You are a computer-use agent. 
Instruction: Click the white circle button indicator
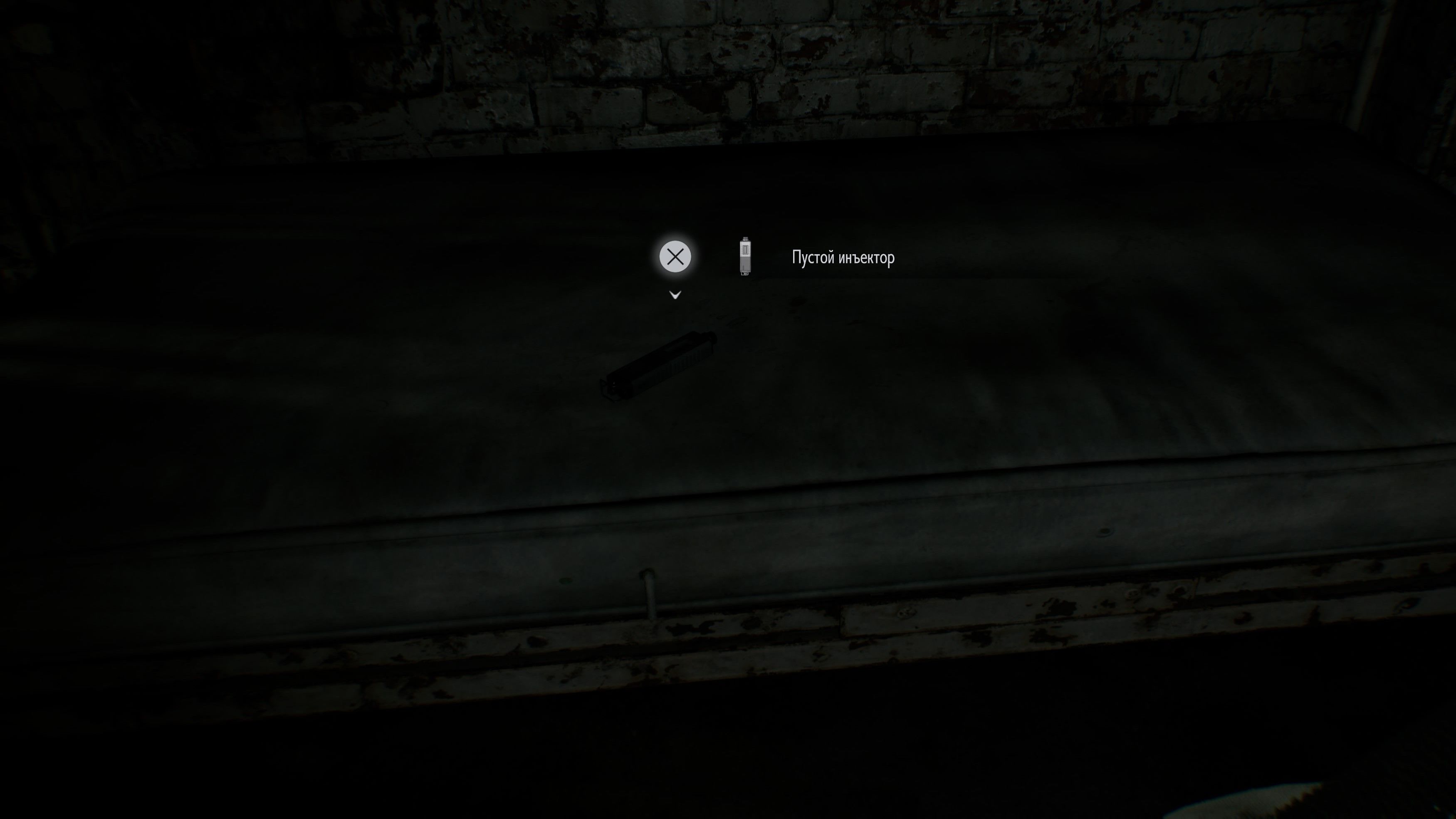coord(675,257)
